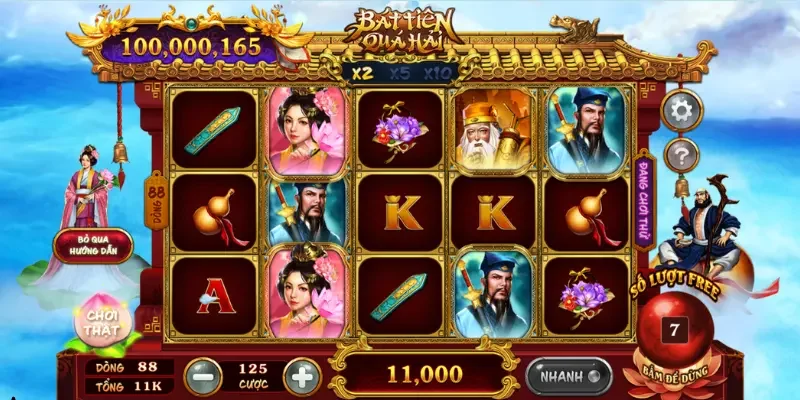The image size is (800, 400).
Task: Open the question mark help button
Action: pyautogui.click(x=682, y=154)
